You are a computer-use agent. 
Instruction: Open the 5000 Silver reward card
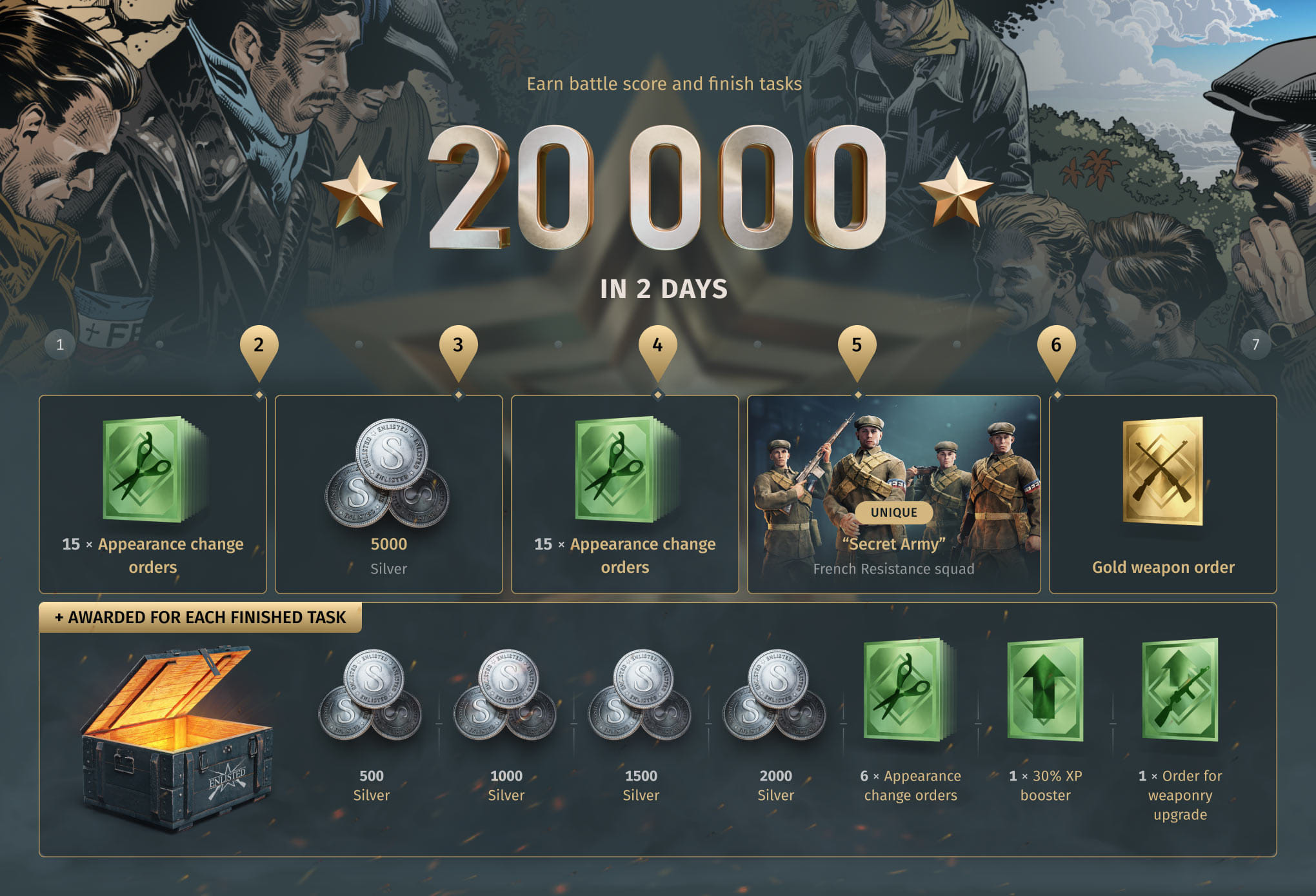coord(388,494)
